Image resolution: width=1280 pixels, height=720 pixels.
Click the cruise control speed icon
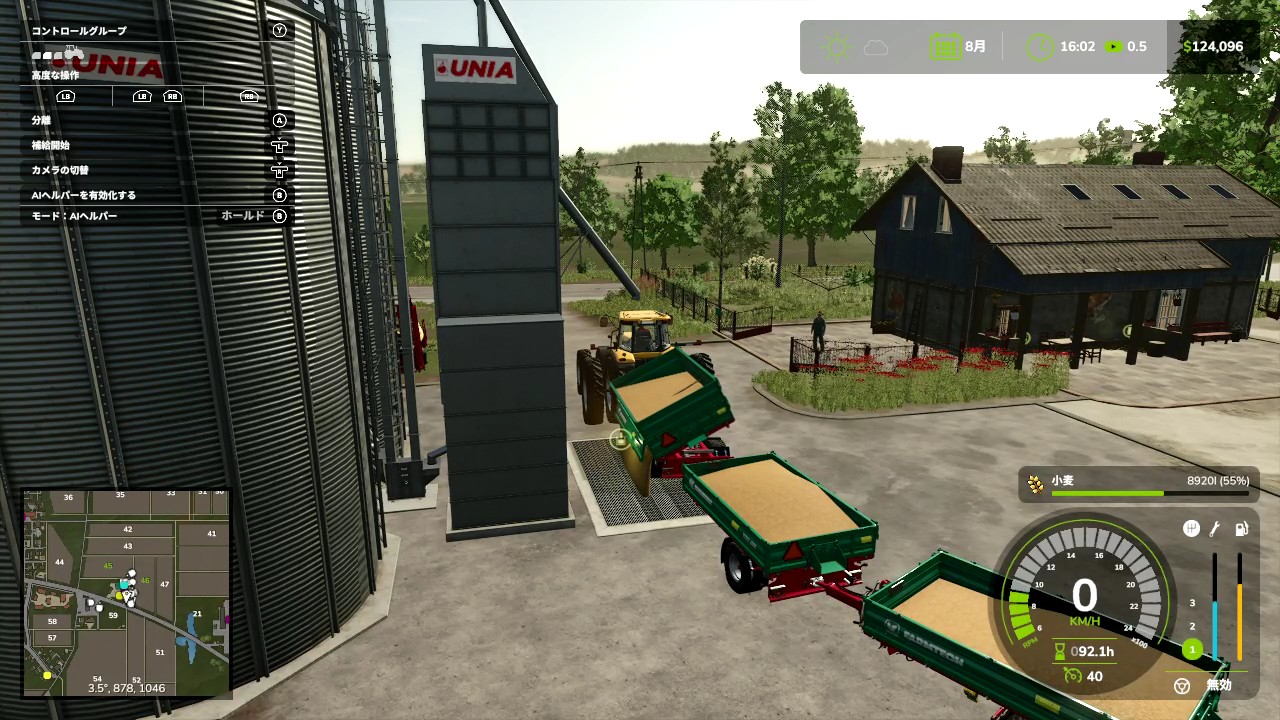point(1073,676)
